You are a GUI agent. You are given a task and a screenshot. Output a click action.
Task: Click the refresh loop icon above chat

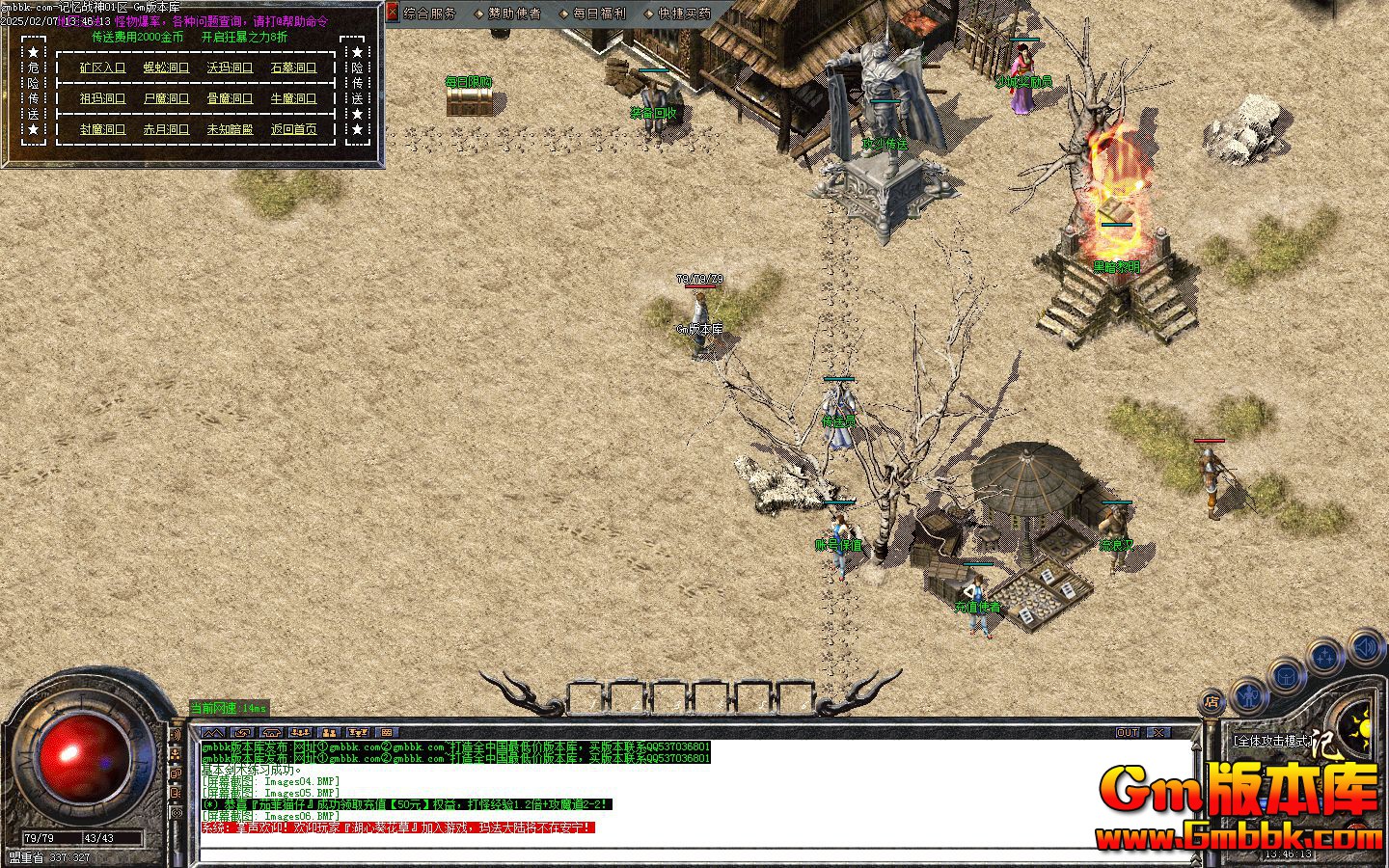[242, 732]
